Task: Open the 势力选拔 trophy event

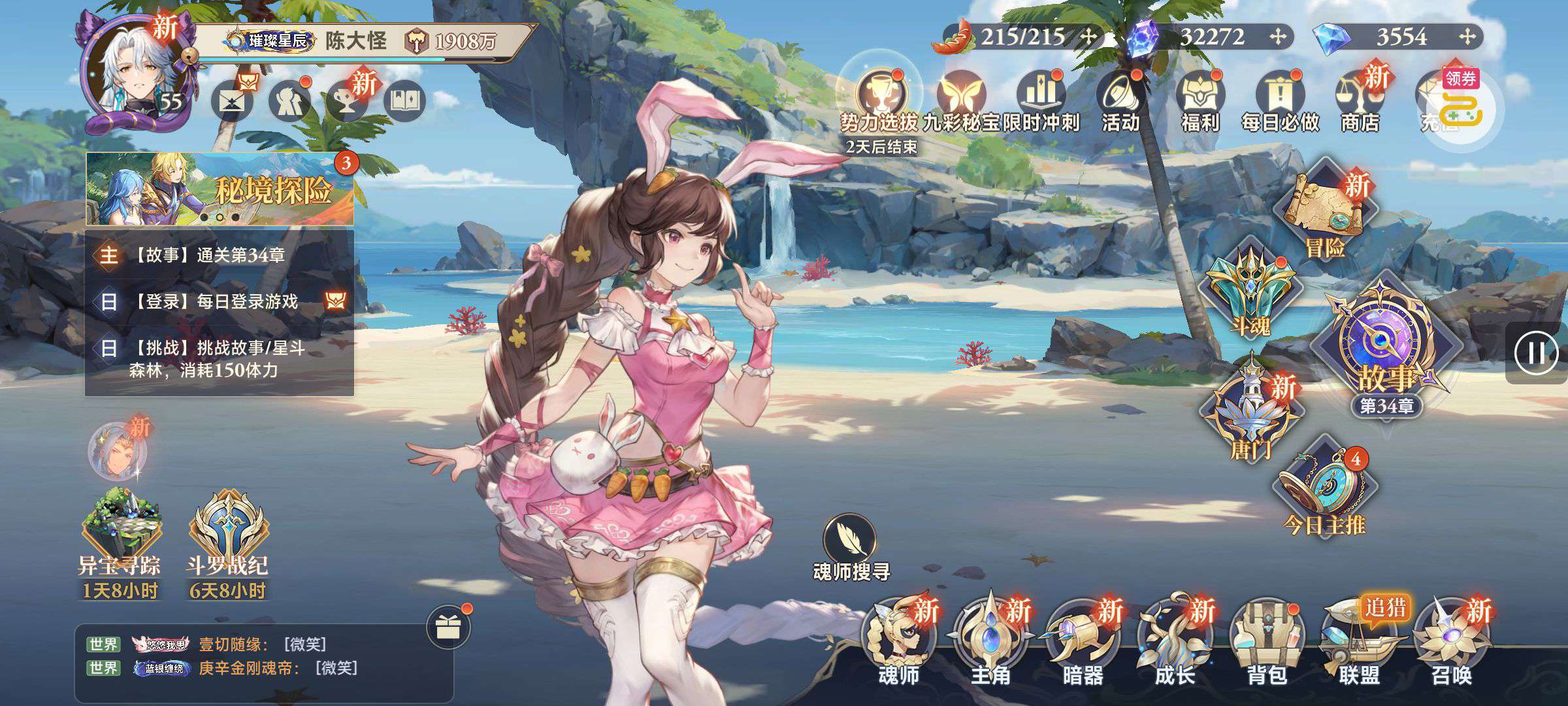Action: click(879, 101)
